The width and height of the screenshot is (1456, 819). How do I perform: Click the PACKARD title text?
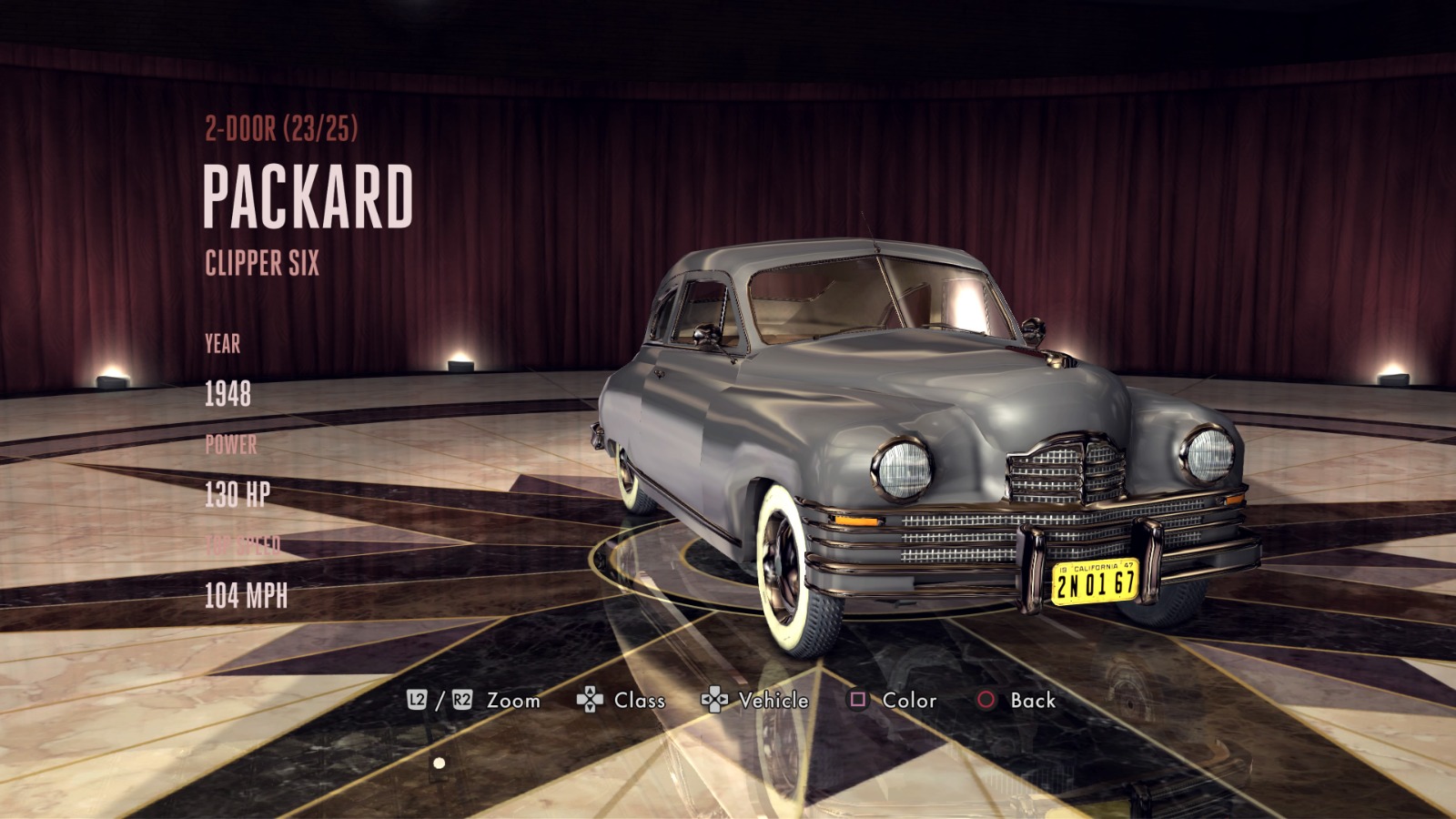click(309, 194)
